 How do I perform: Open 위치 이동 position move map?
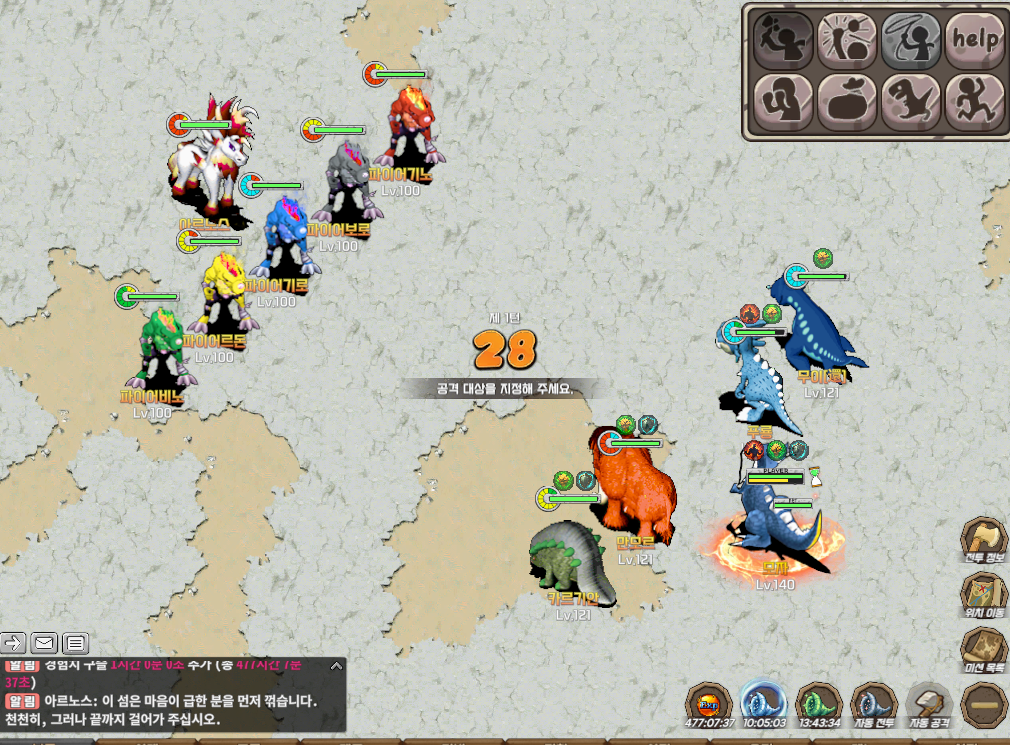tap(985, 596)
